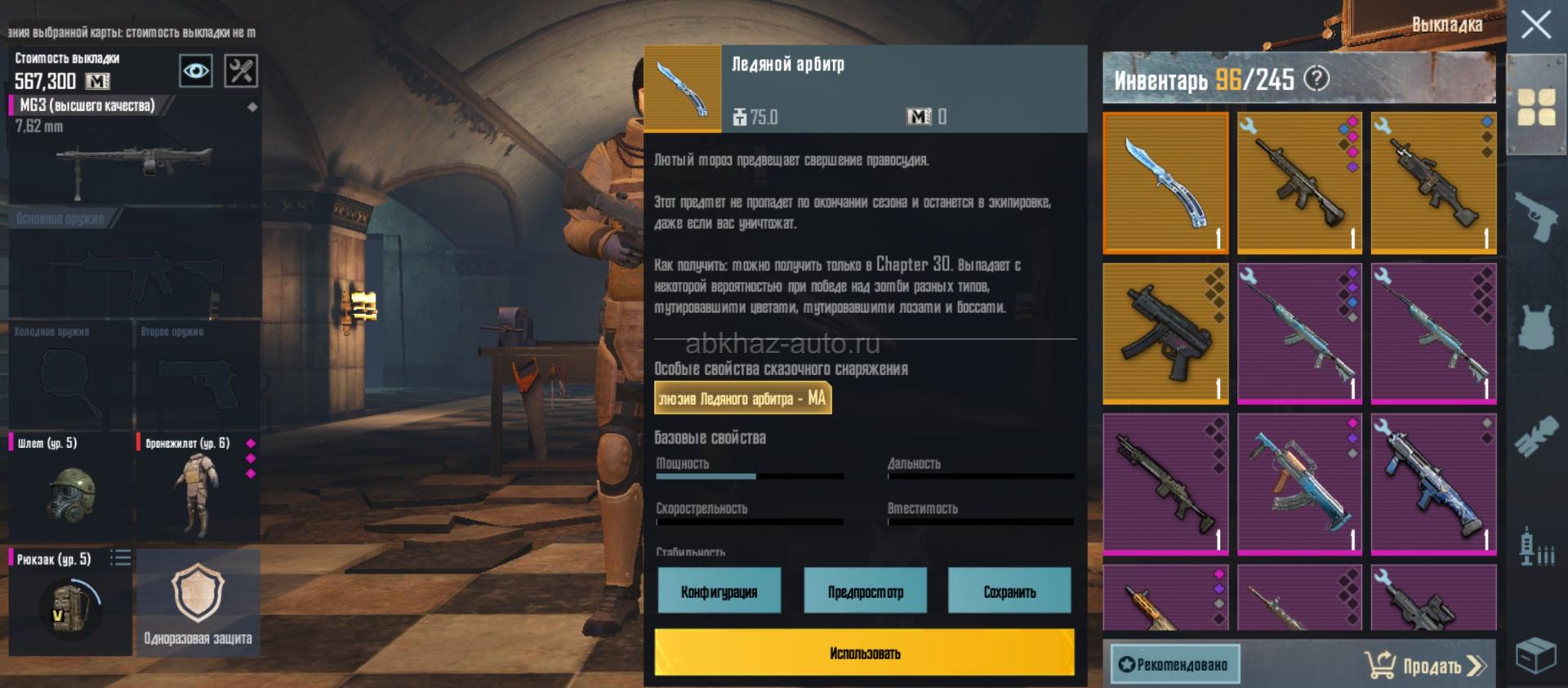Select the Одноразовая защита shield slot
Viewport: 1568px width, 688px height.
pyautogui.click(x=198, y=601)
